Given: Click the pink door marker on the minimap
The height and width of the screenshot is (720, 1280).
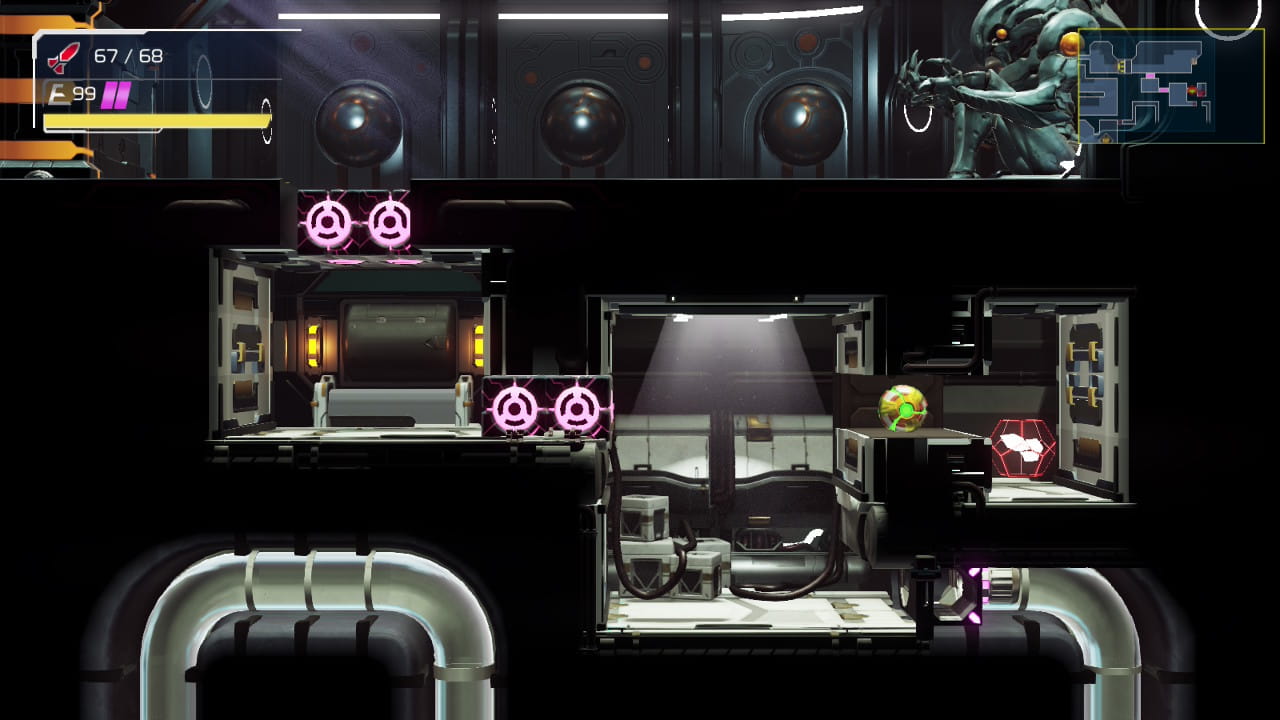Looking at the screenshot, I should coord(1150,76).
